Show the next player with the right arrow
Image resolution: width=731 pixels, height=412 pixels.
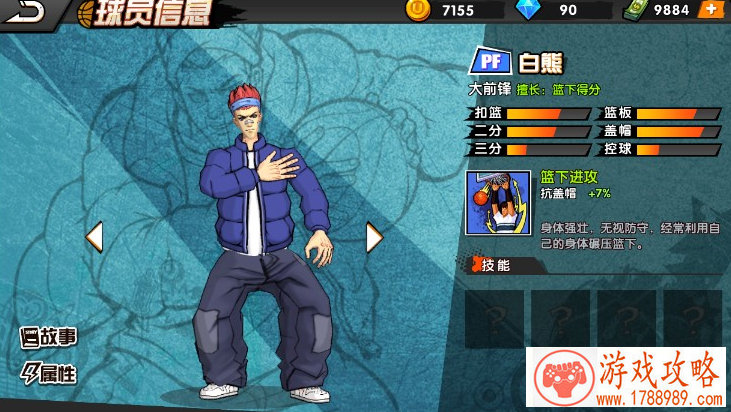(374, 237)
